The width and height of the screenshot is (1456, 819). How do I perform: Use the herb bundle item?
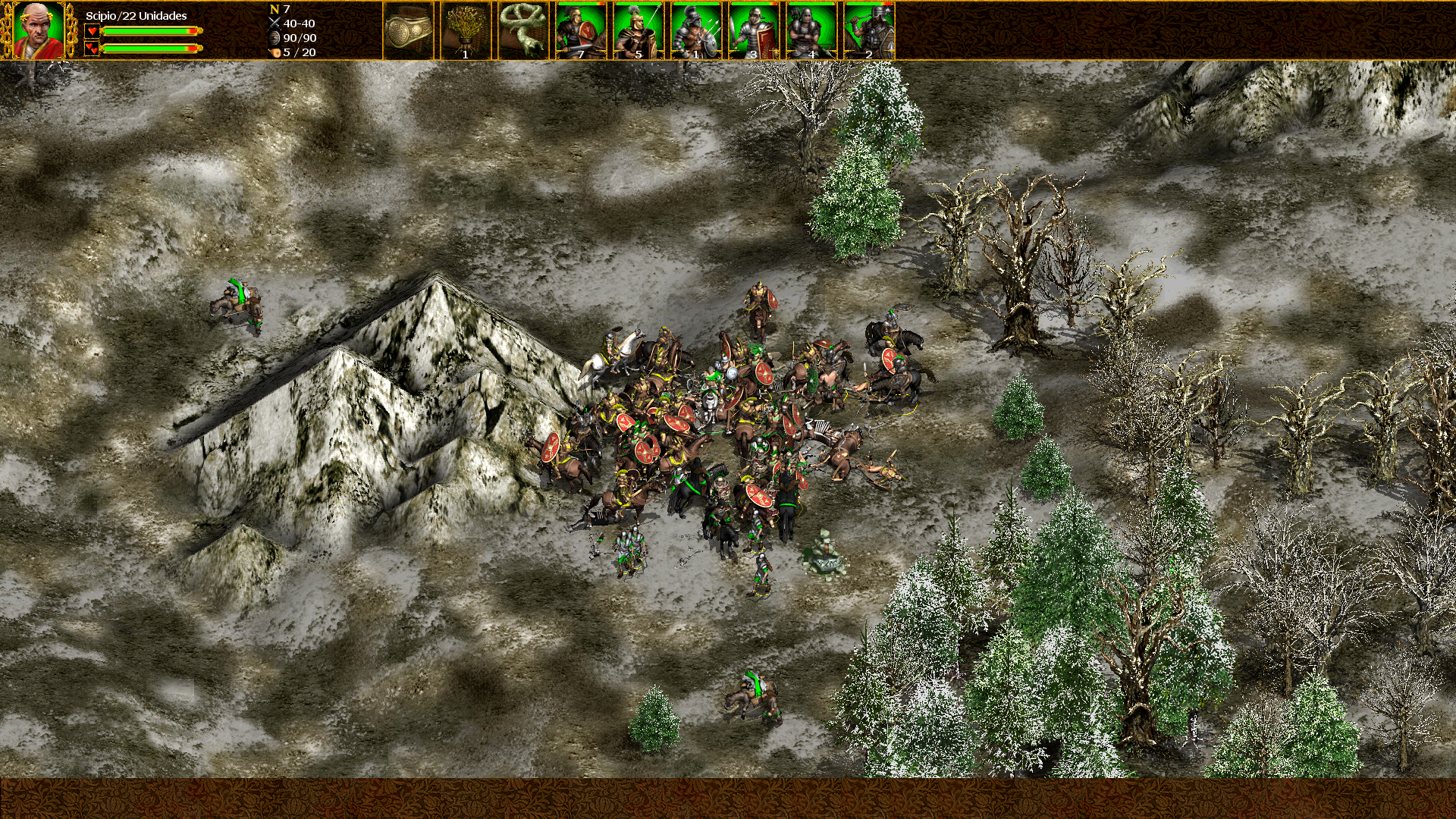coord(465,30)
